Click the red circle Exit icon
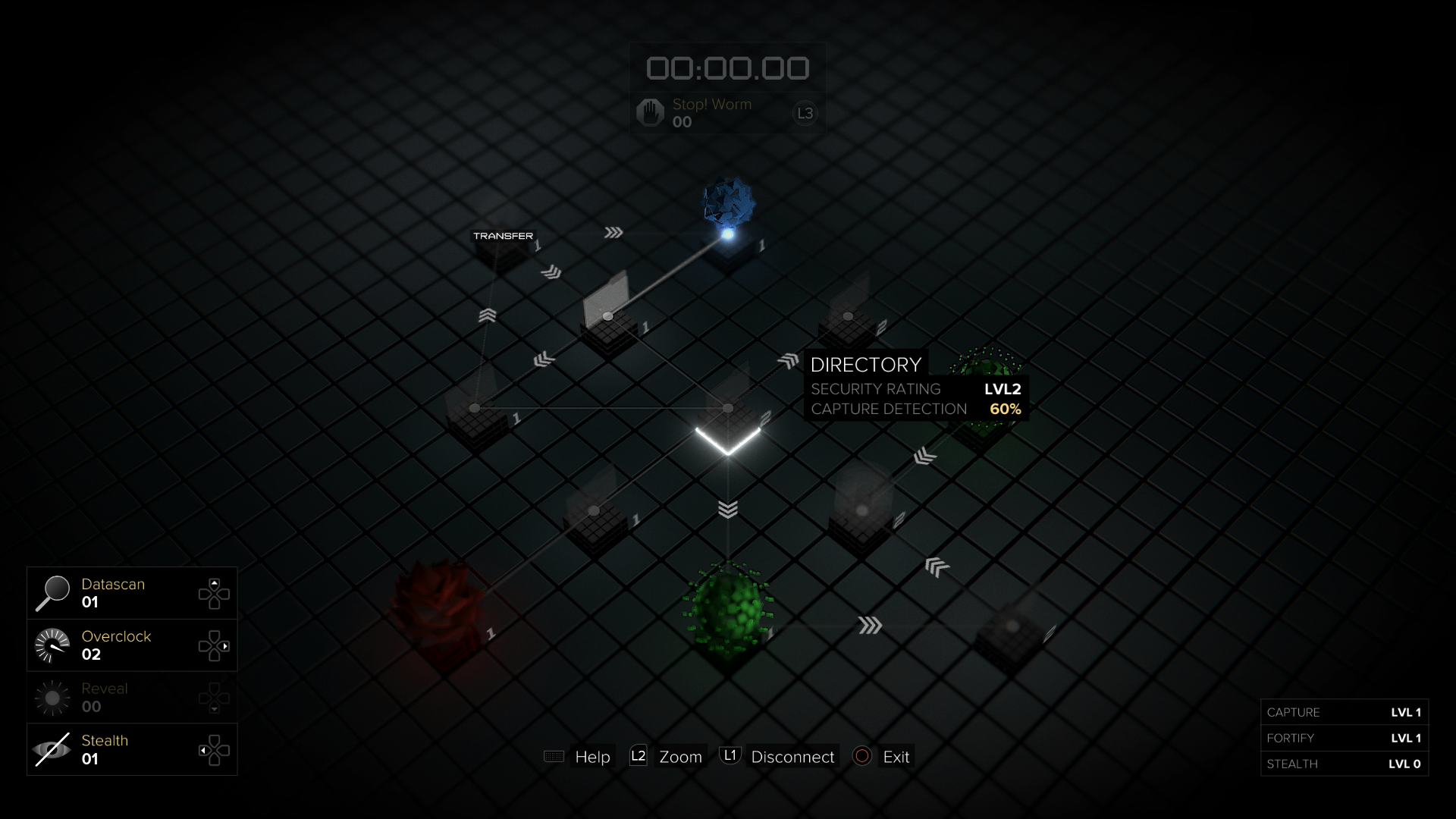This screenshot has height=819, width=1456. pyautogui.click(x=861, y=756)
